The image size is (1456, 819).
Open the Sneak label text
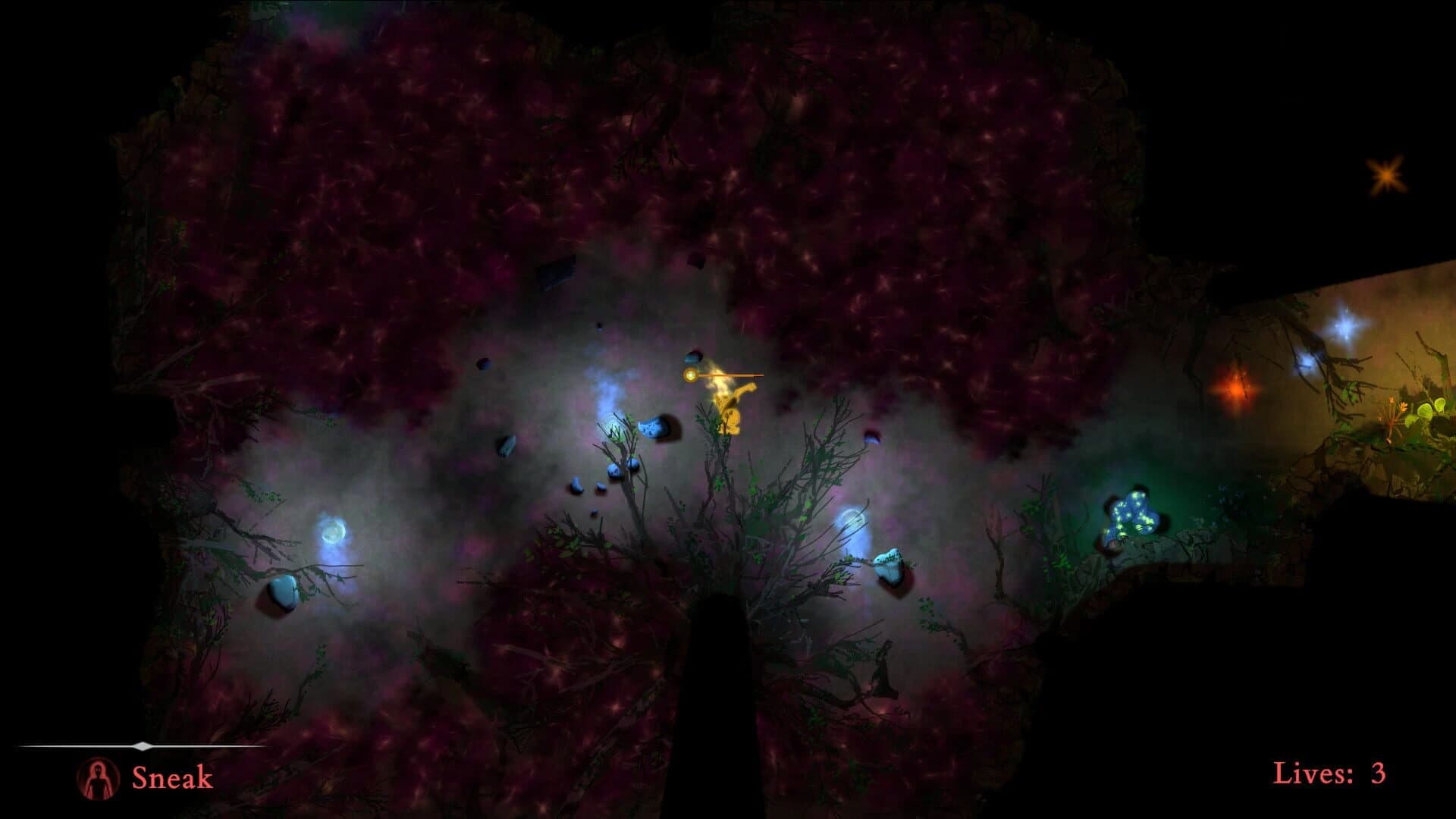[171, 777]
